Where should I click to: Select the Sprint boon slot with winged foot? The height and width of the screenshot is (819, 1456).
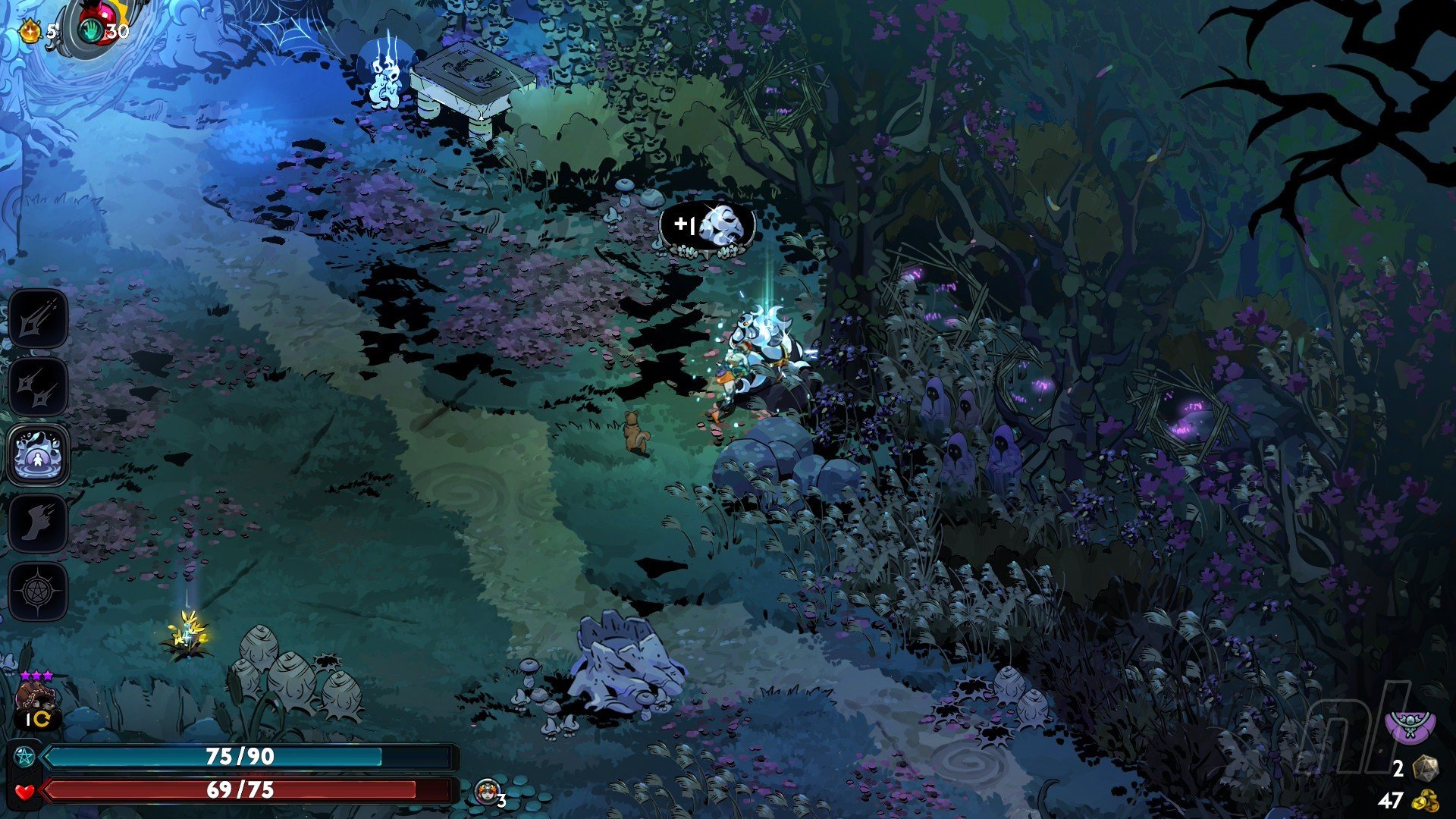[x=38, y=523]
